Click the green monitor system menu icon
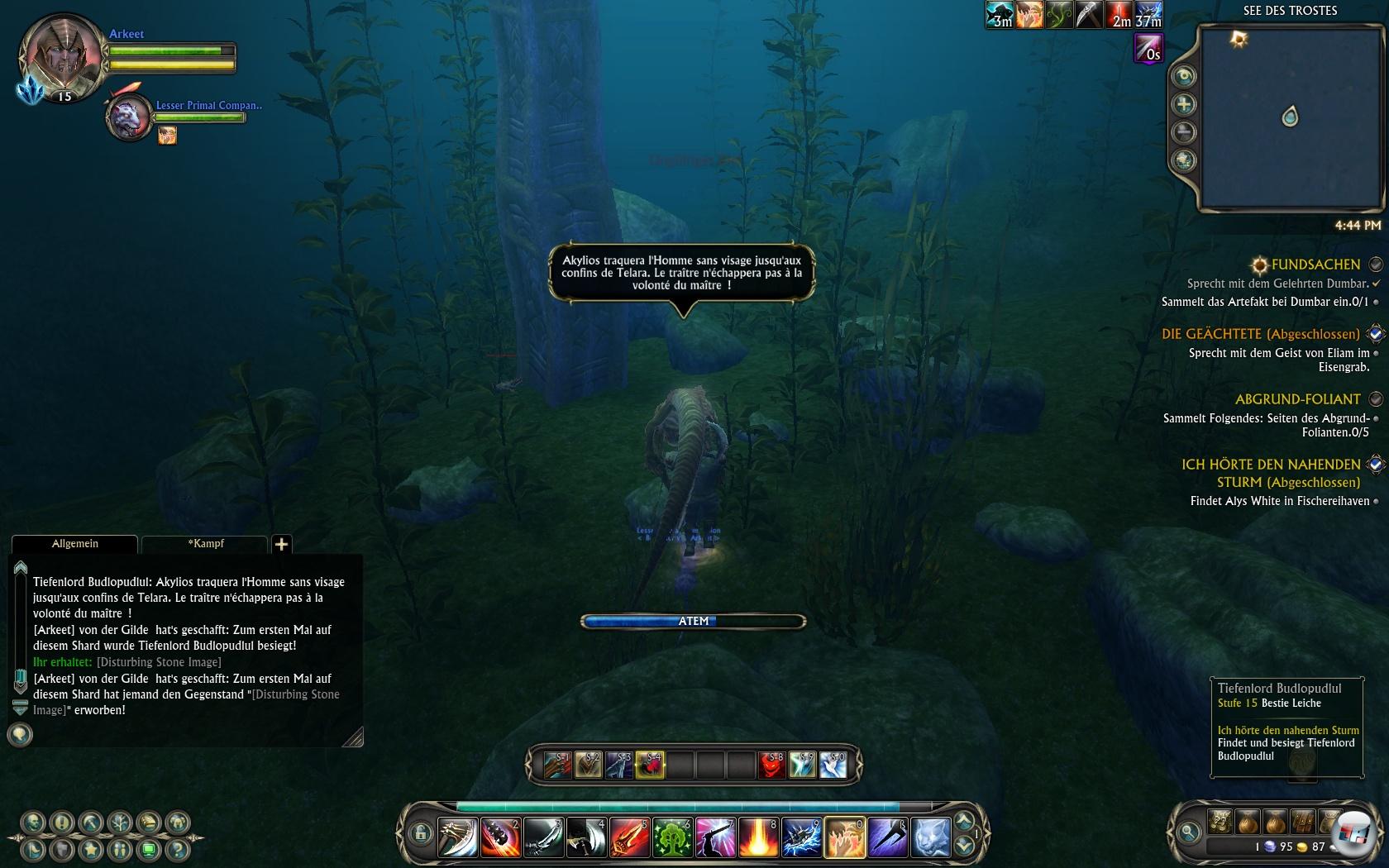The width and height of the screenshot is (1389, 868). coord(149,849)
